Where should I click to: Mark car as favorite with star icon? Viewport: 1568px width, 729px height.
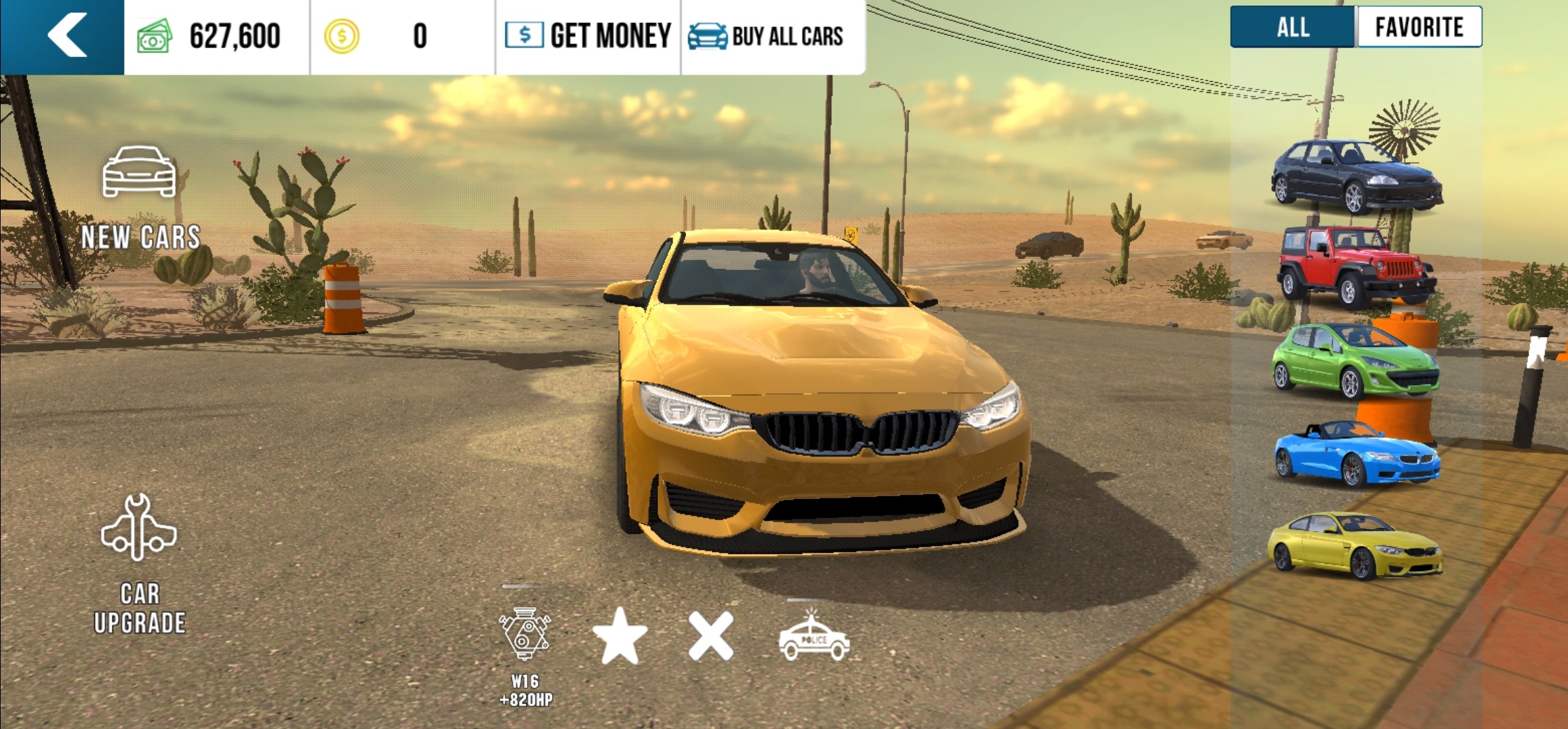coord(620,636)
